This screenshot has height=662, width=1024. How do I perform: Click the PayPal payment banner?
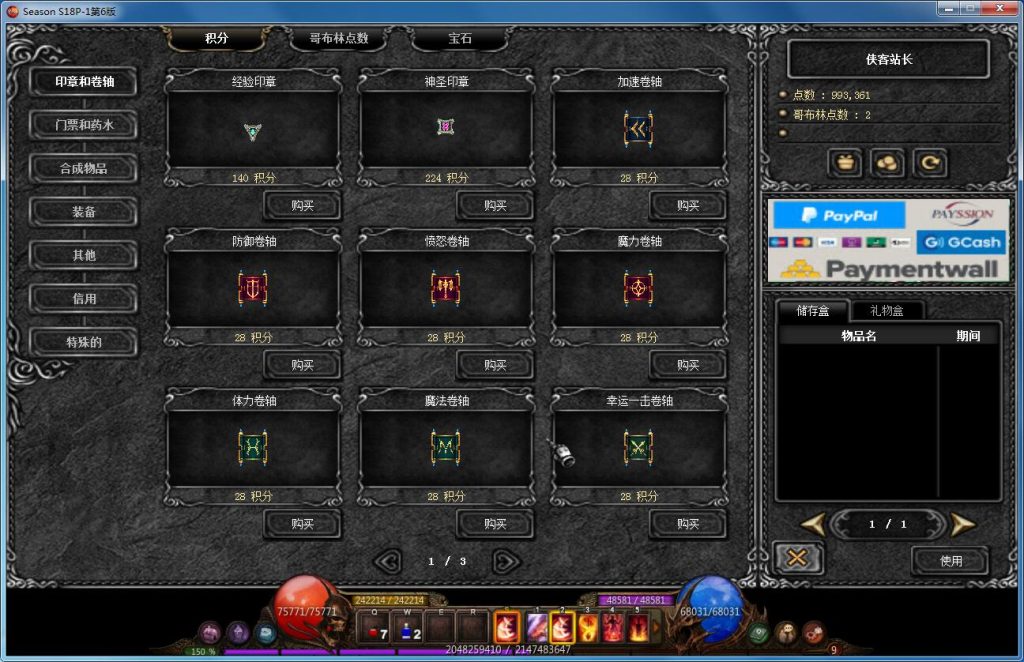pyautogui.click(x=838, y=215)
